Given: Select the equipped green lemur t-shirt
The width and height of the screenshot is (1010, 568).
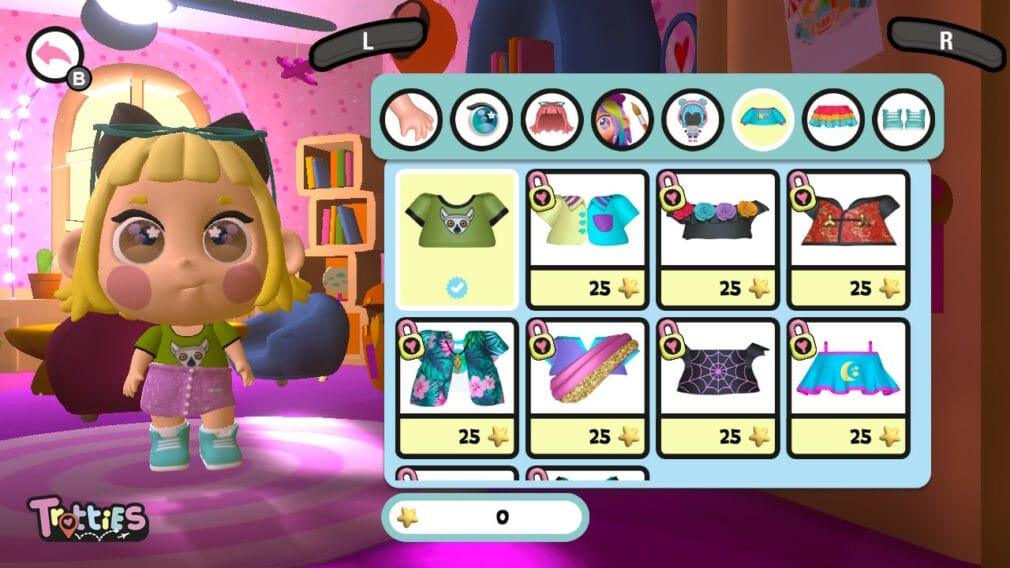Looking at the screenshot, I should tap(457, 239).
